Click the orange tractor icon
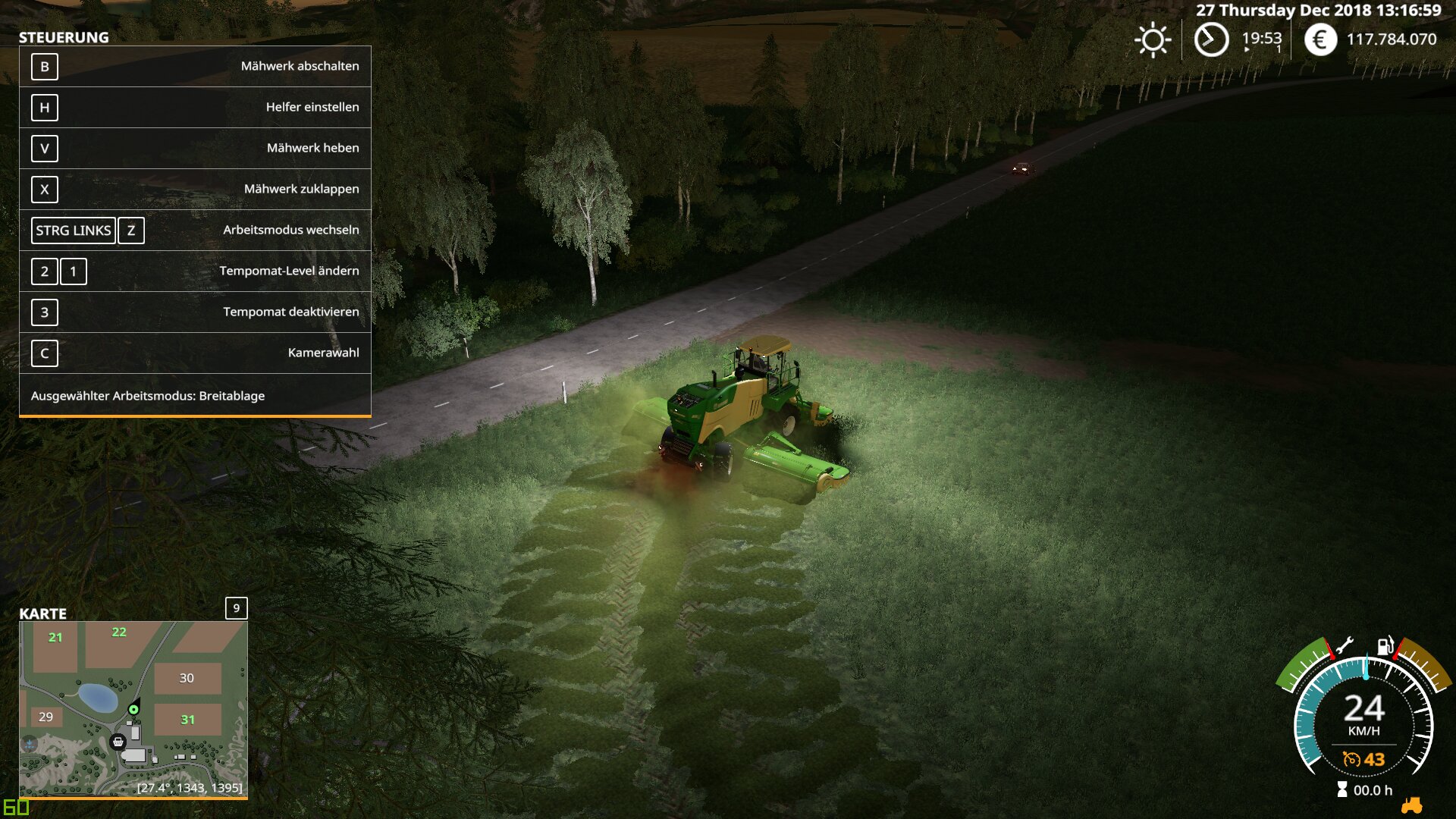This screenshot has width=1456, height=819. [x=1411, y=805]
